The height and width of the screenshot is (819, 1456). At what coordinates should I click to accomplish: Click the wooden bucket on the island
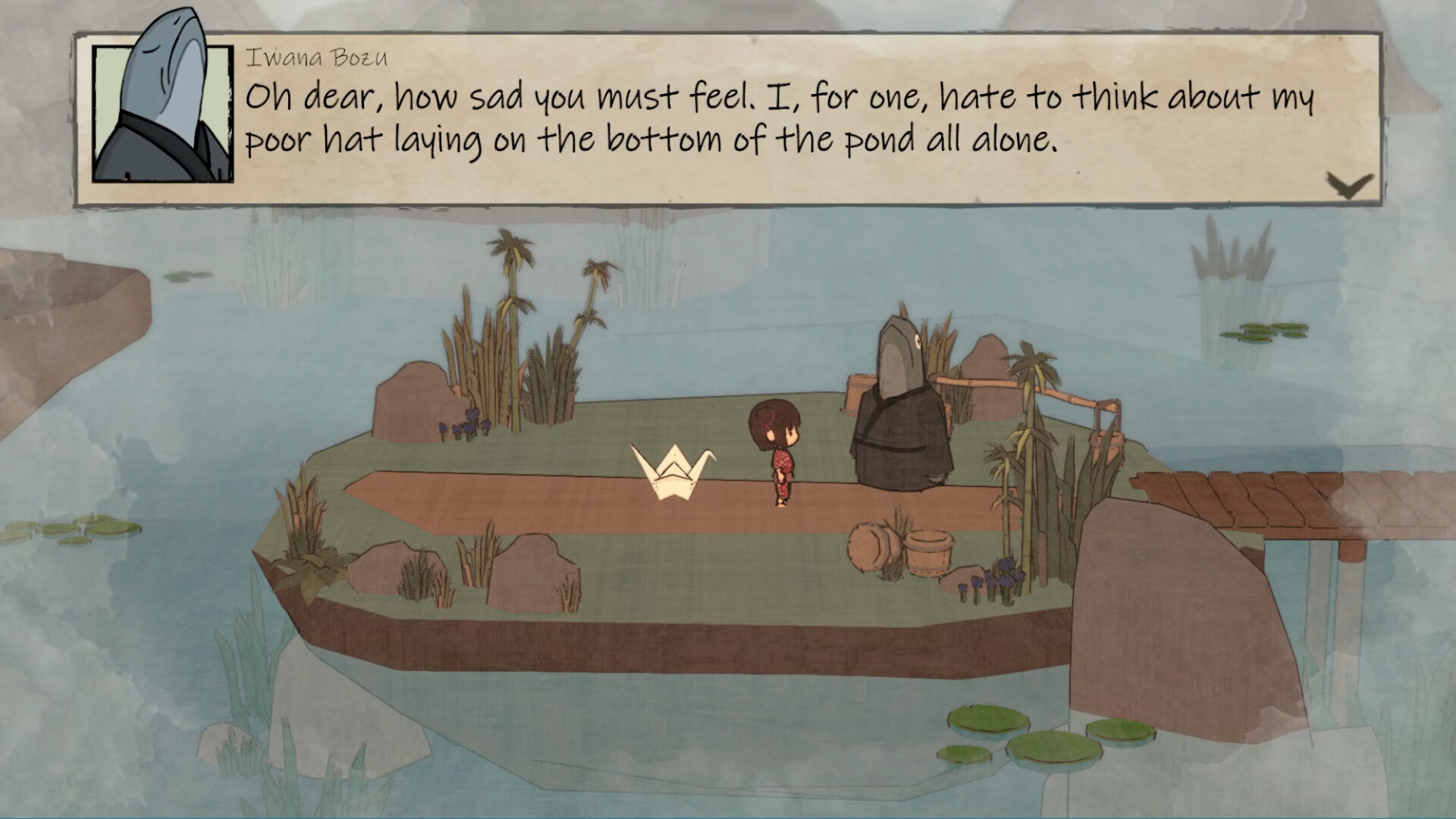pos(927,551)
